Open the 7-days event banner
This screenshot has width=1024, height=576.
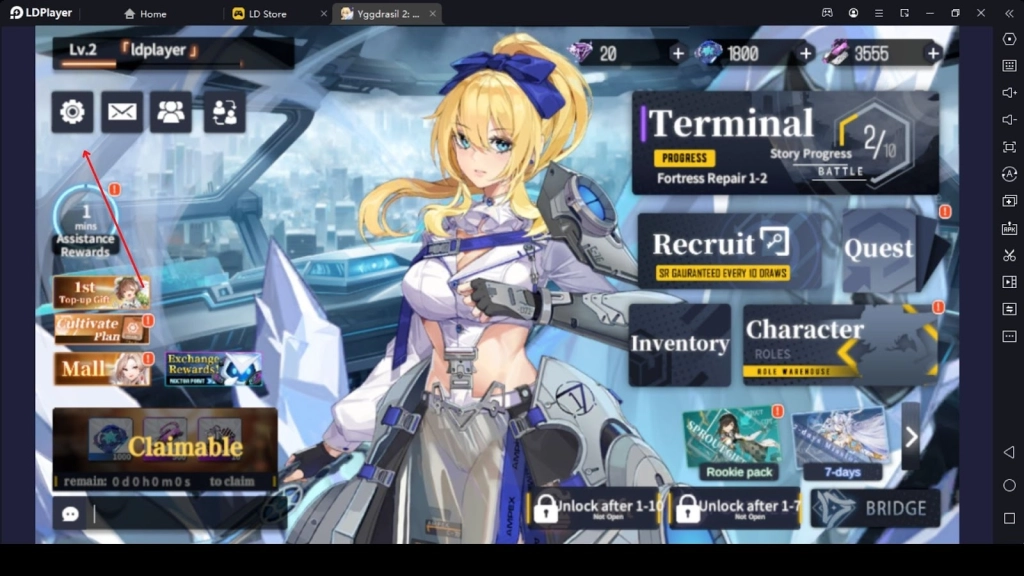pyautogui.click(x=842, y=443)
